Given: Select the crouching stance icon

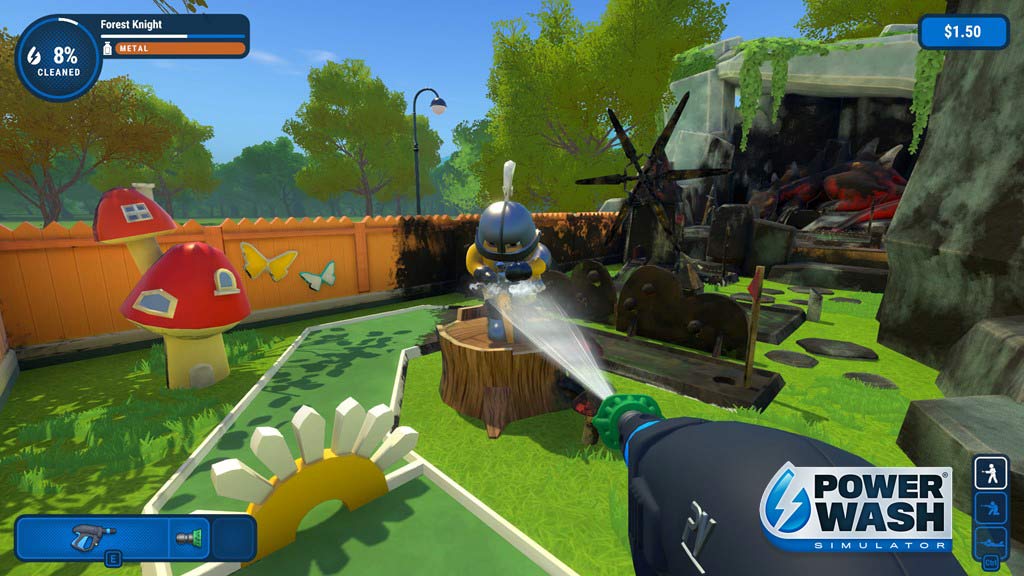Looking at the screenshot, I should coord(990,508).
